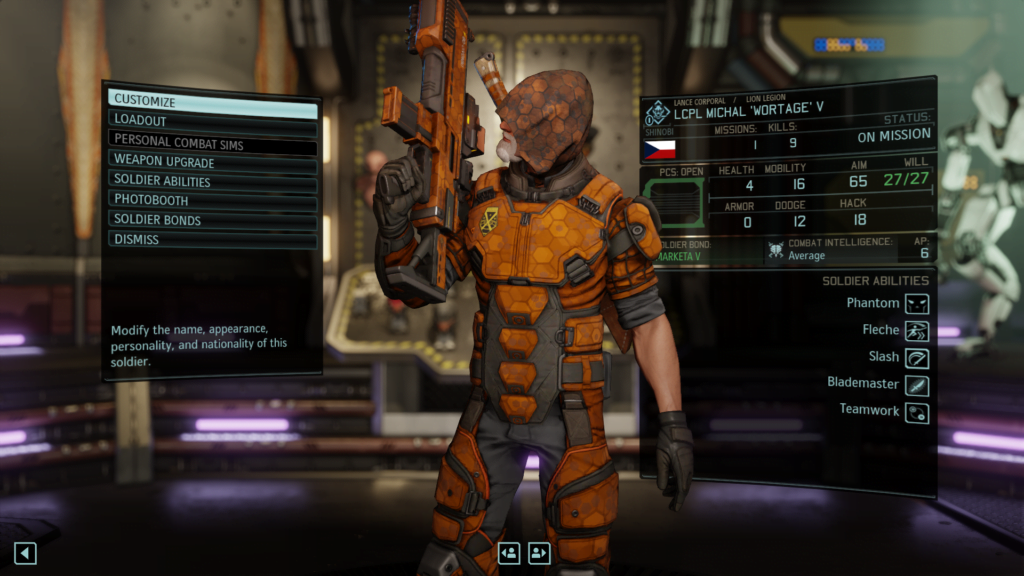Choose the Weapon Upgrade entry

212,161
